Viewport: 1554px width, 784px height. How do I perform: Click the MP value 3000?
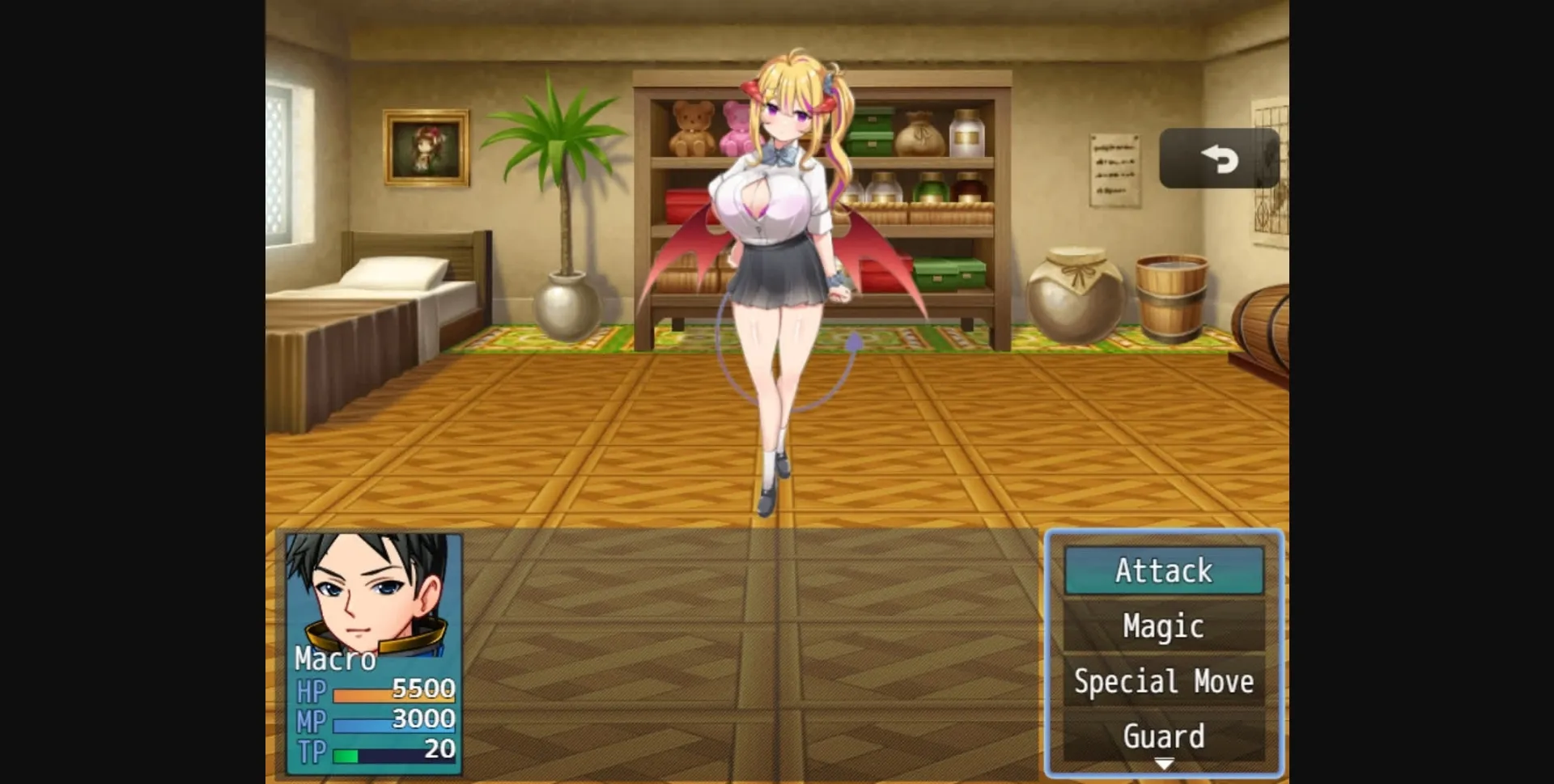point(423,718)
